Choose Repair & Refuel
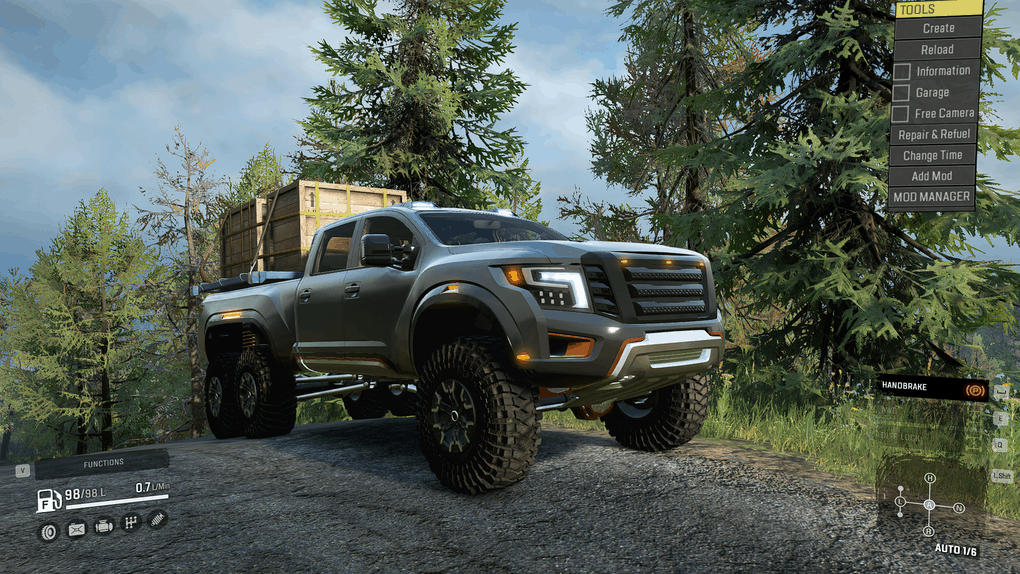This screenshot has height=574, width=1020. click(933, 134)
